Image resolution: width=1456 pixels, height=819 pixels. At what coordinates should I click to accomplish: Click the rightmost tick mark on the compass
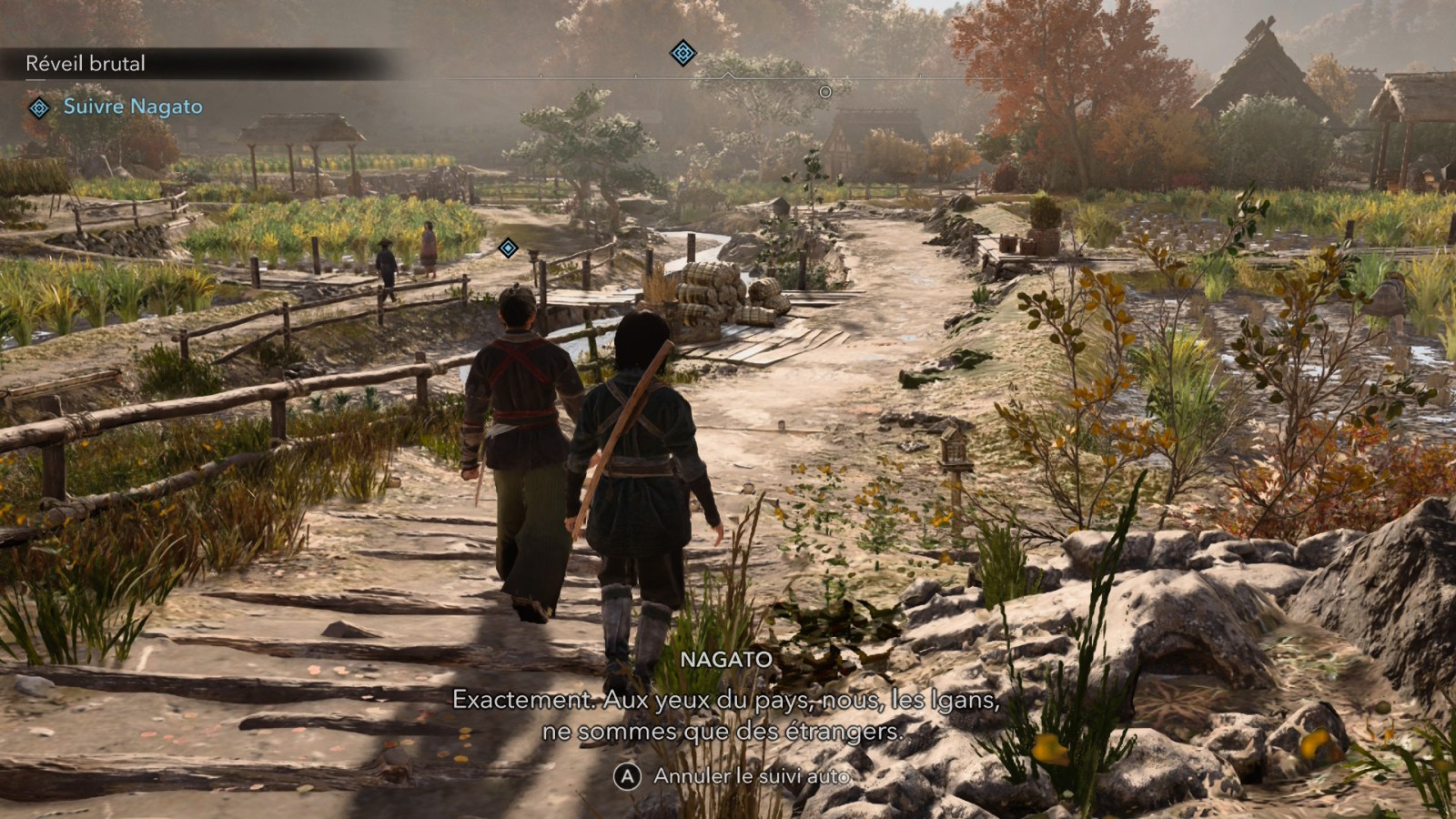point(919,75)
